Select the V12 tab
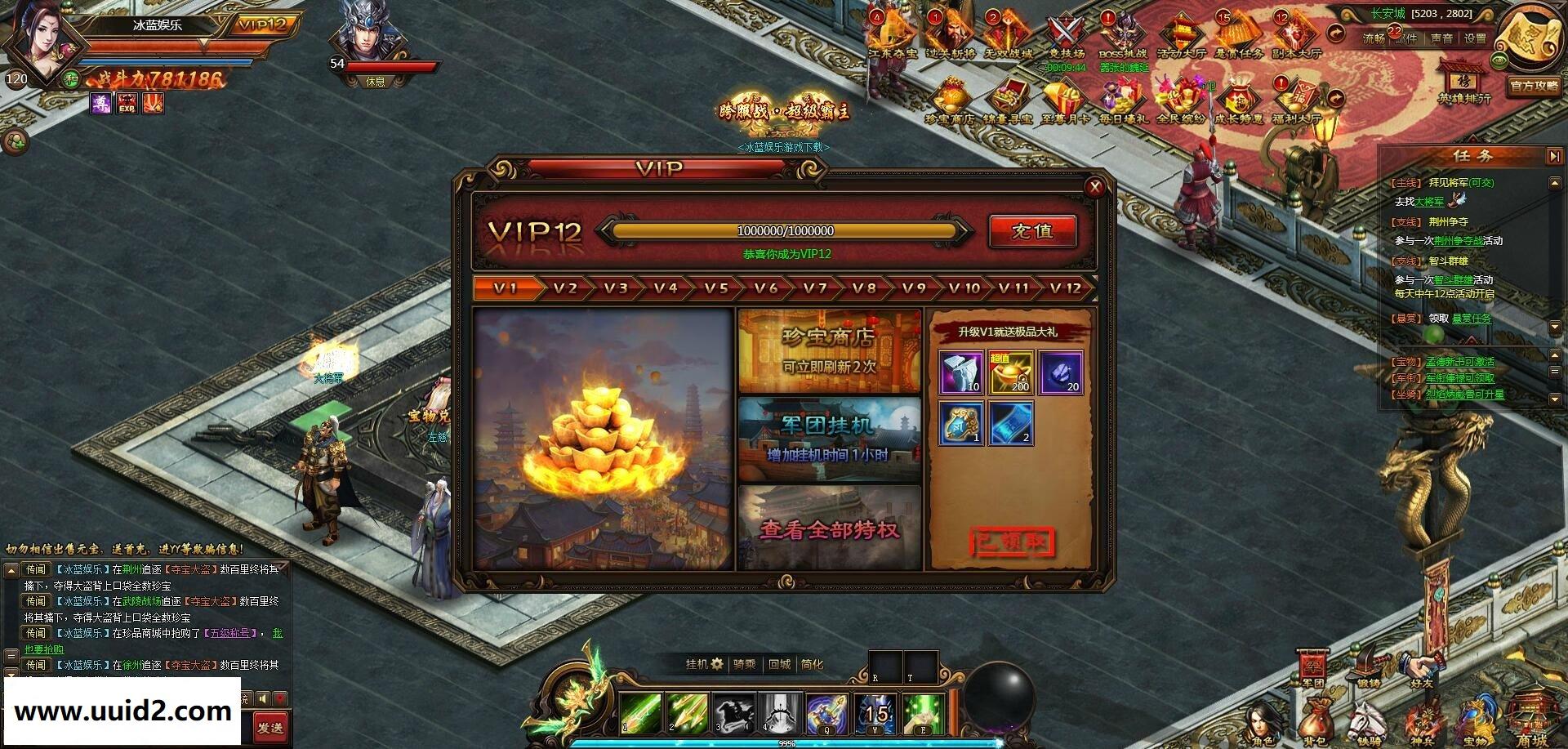Image resolution: width=1568 pixels, height=749 pixels. pyautogui.click(x=1065, y=288)
